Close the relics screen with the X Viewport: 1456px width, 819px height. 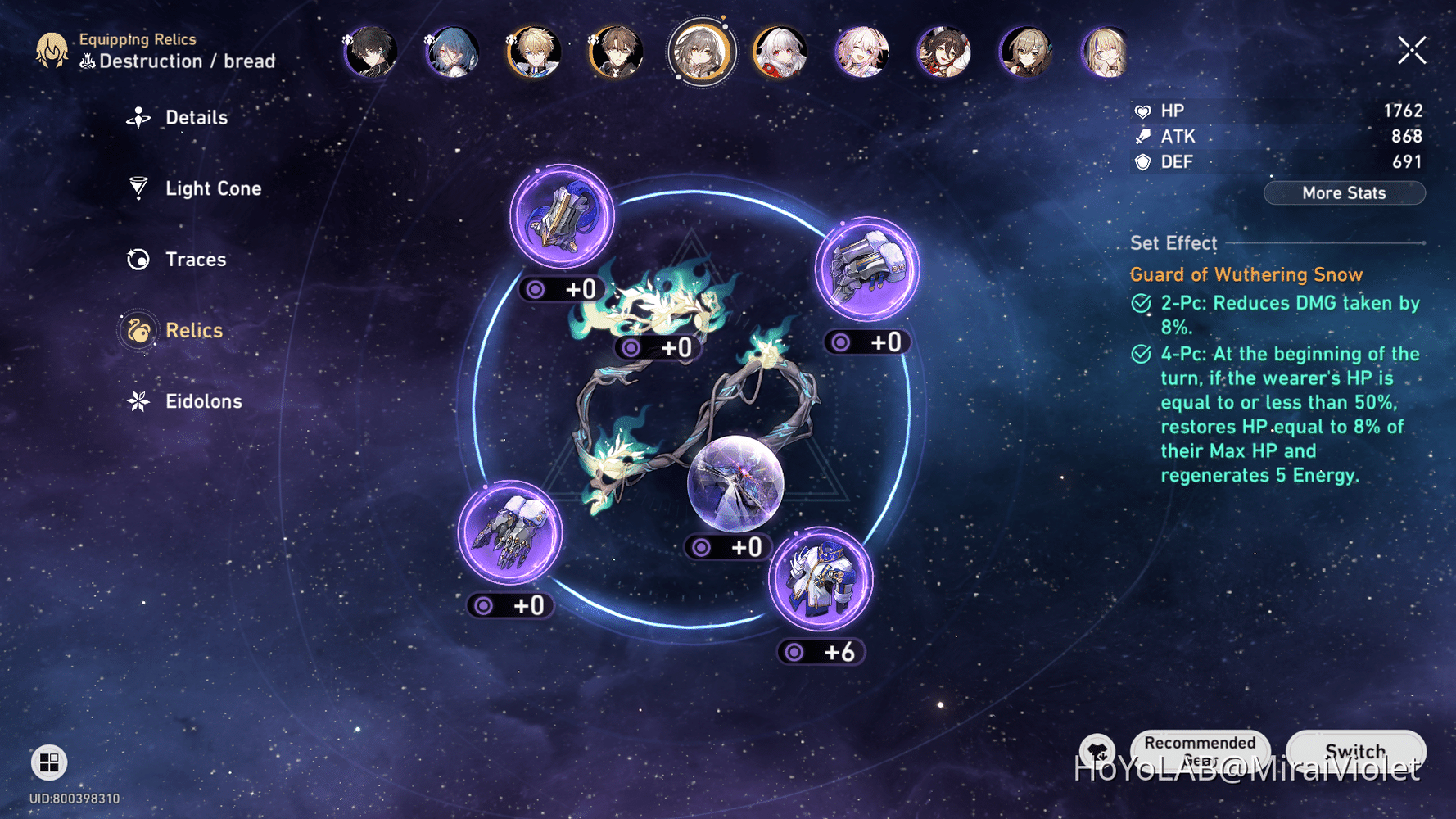(x=1412, y=51)
